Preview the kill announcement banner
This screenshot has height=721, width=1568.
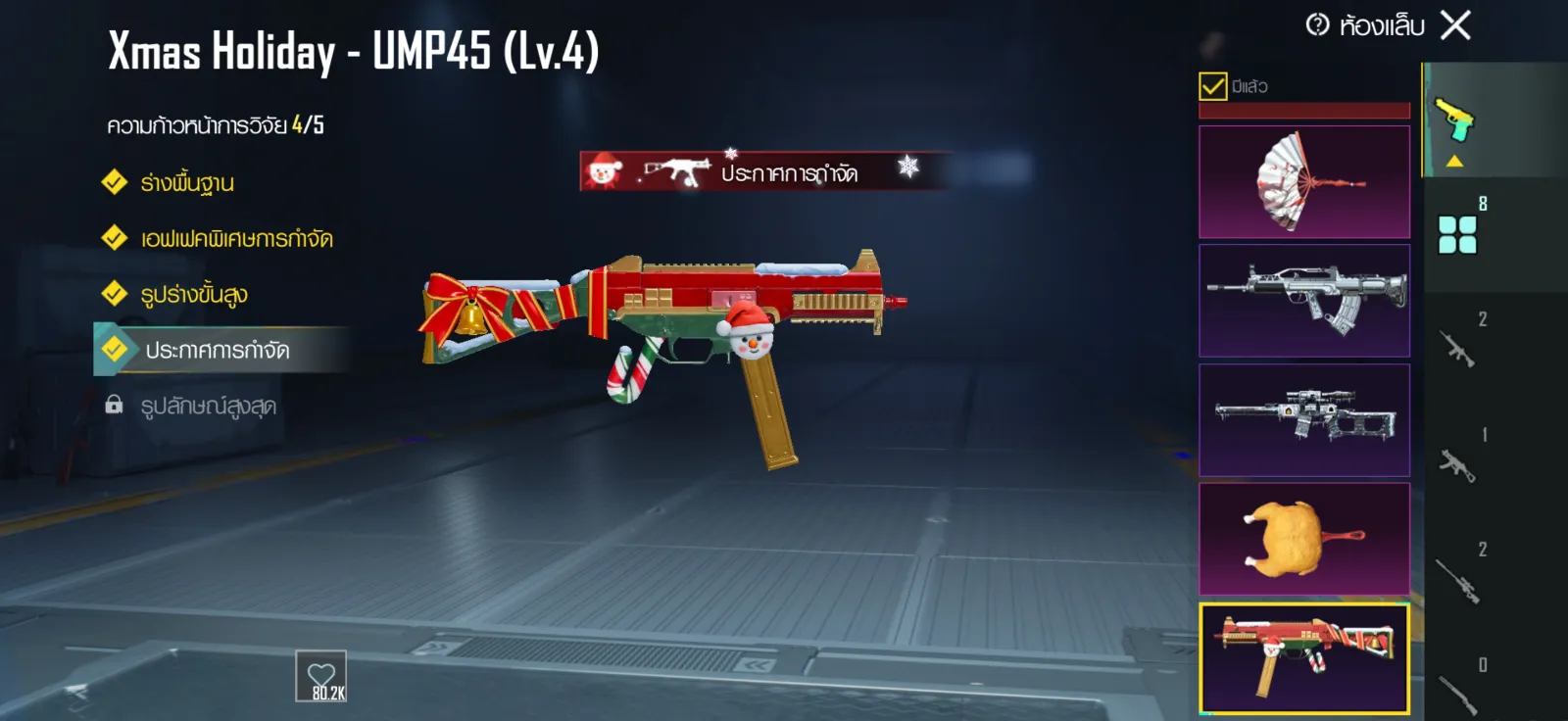pyautogui.click(x=762, y=171)
